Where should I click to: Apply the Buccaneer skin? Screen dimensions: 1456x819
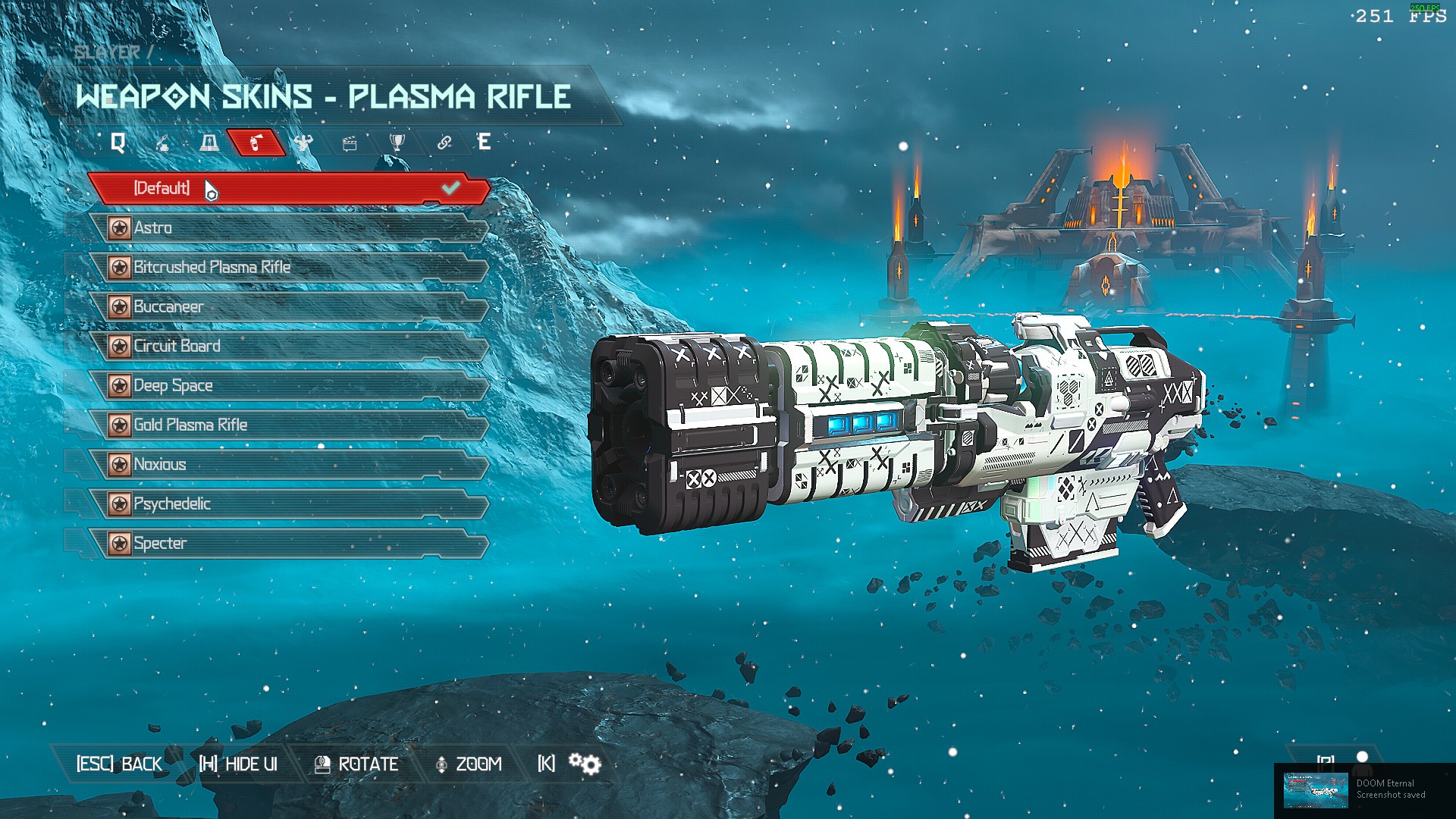coord(288,306)
